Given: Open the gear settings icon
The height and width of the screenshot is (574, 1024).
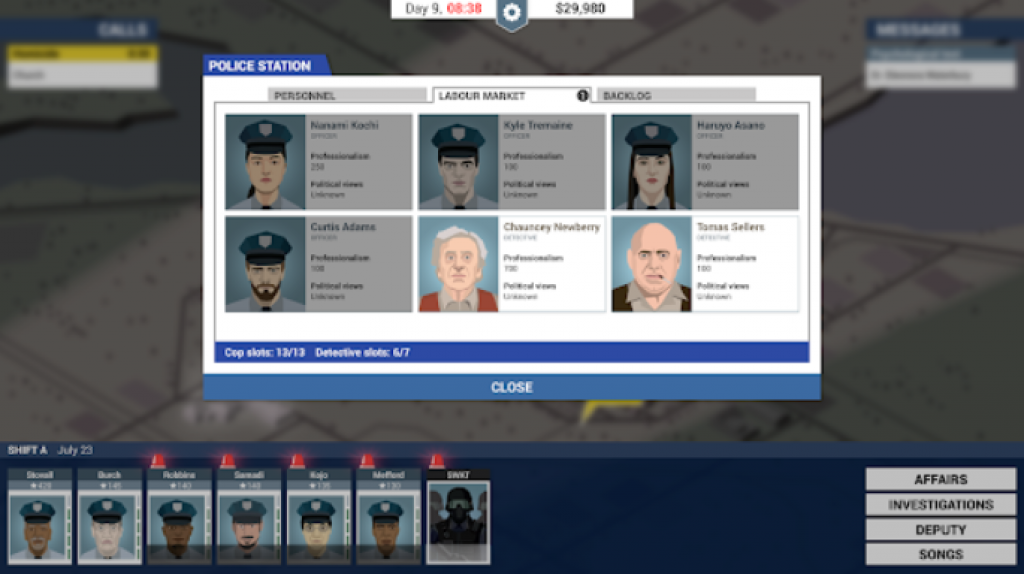Looking at the screenshot, I should pyautogui.click(x=511, y=13).
